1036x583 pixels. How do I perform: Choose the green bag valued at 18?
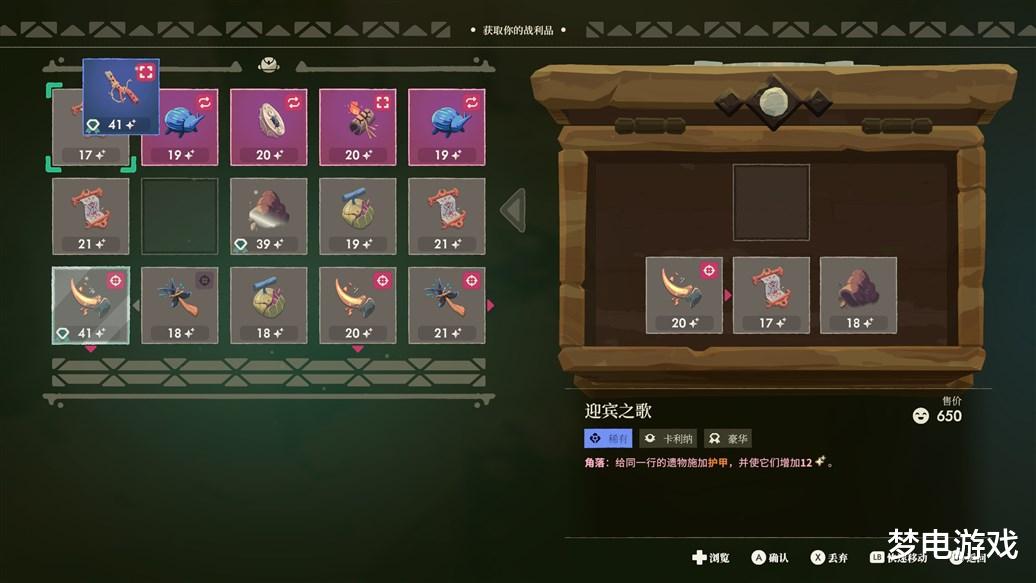[x=268, y=305]
